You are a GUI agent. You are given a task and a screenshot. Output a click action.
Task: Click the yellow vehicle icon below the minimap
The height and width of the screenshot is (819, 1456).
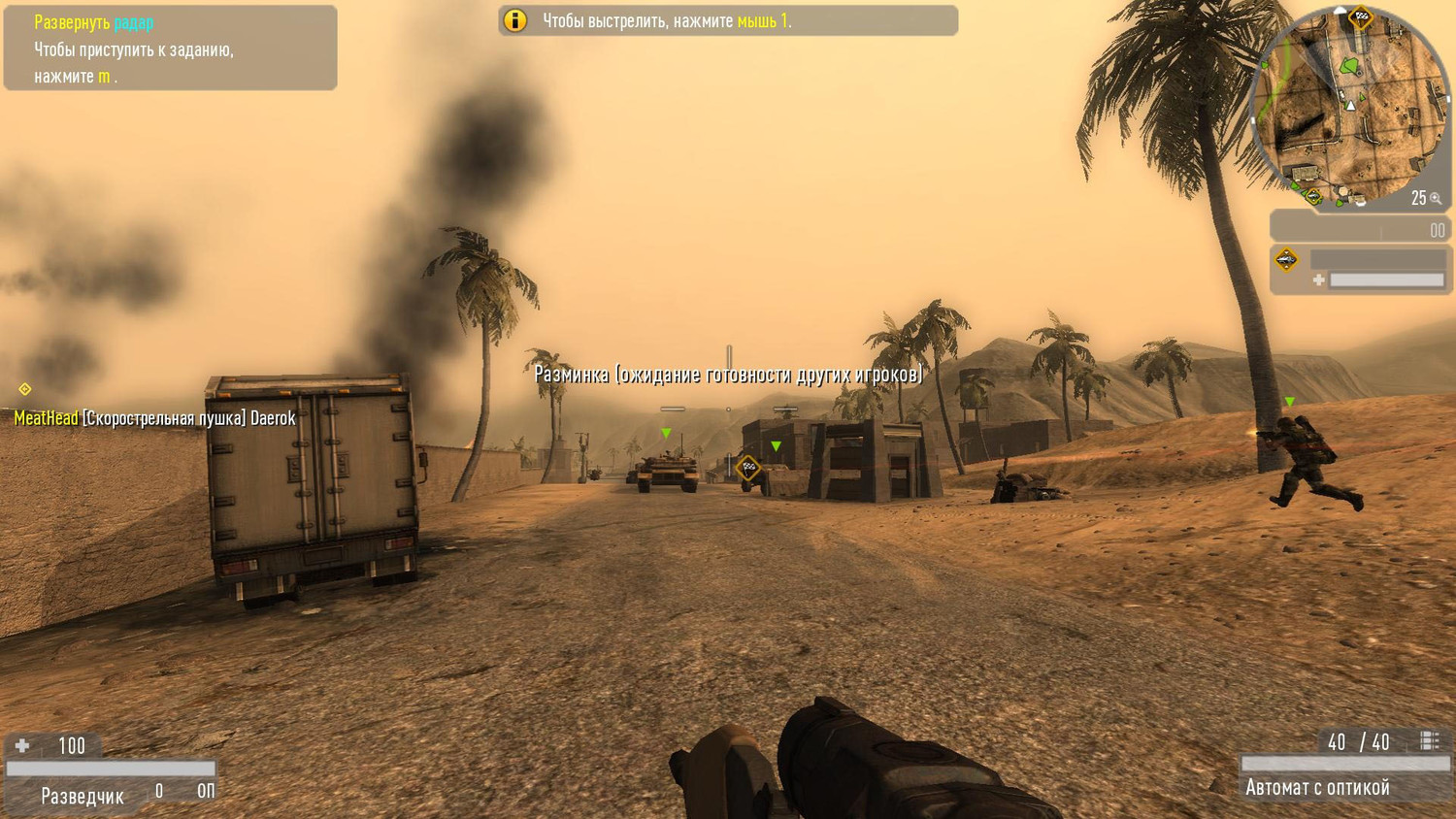coord(1286,259)
